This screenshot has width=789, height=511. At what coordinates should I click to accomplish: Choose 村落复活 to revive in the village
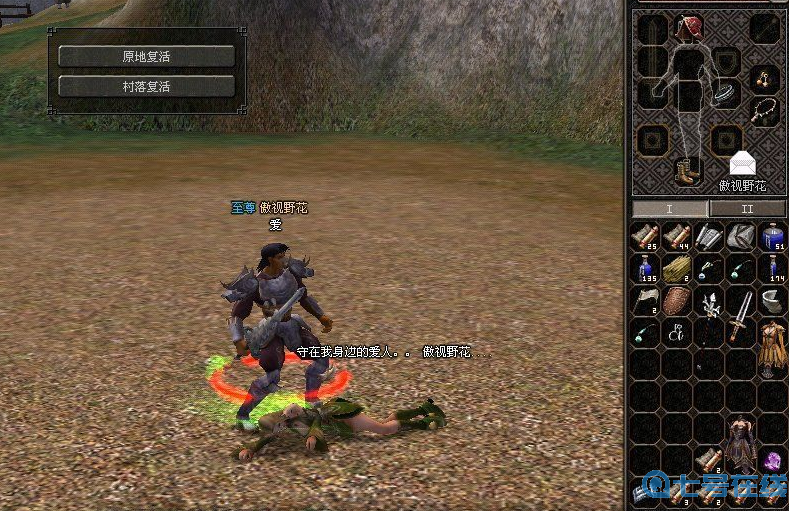[x=146, y=86]
